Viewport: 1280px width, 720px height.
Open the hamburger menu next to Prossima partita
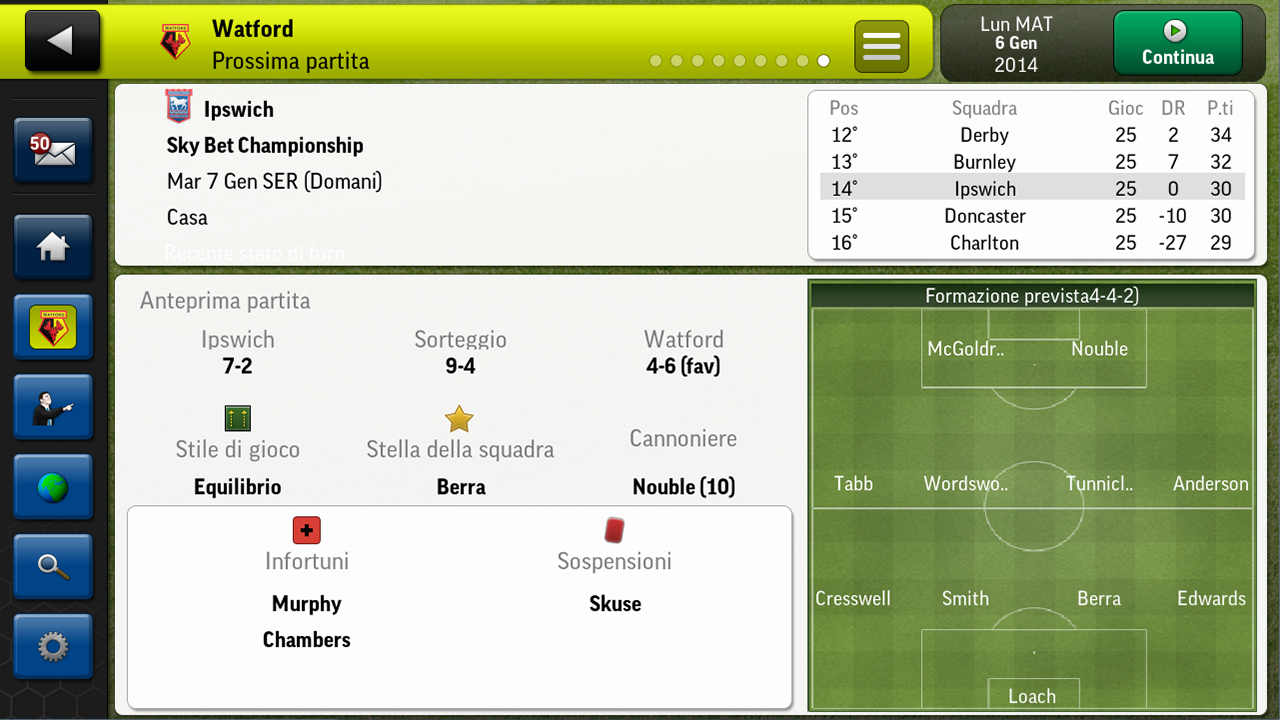[x=881, y=45]
